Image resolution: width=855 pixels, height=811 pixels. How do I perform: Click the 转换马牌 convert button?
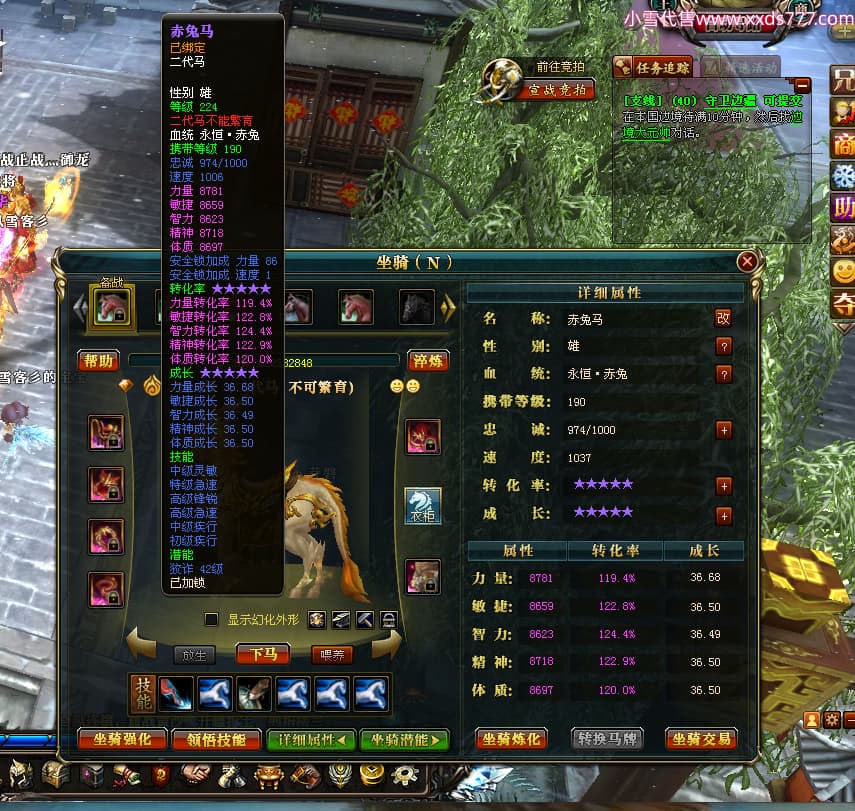(x=607, y=740)
